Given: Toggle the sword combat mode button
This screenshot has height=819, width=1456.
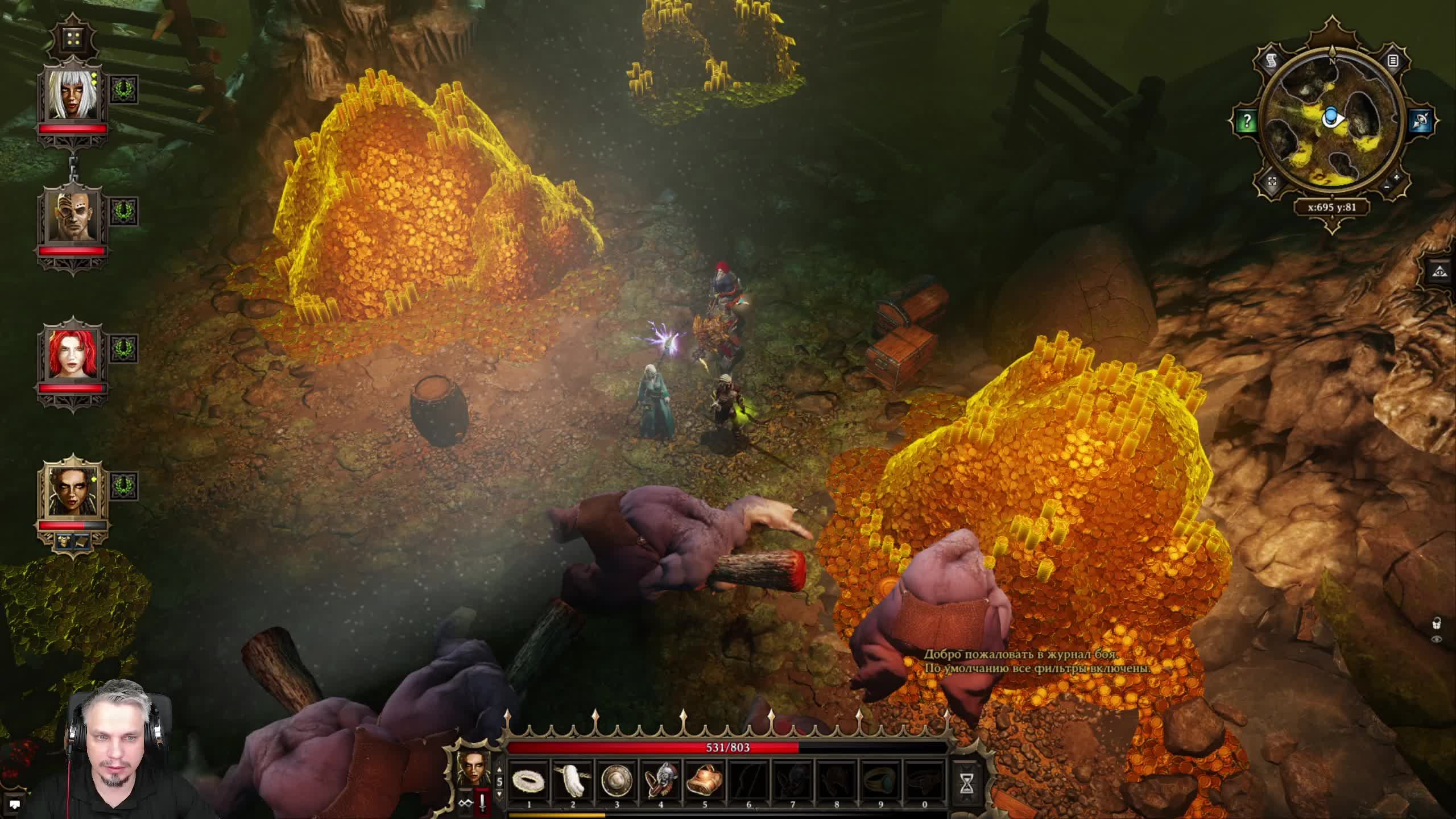Looking at the screenshot, I should [x=482, y=803].
